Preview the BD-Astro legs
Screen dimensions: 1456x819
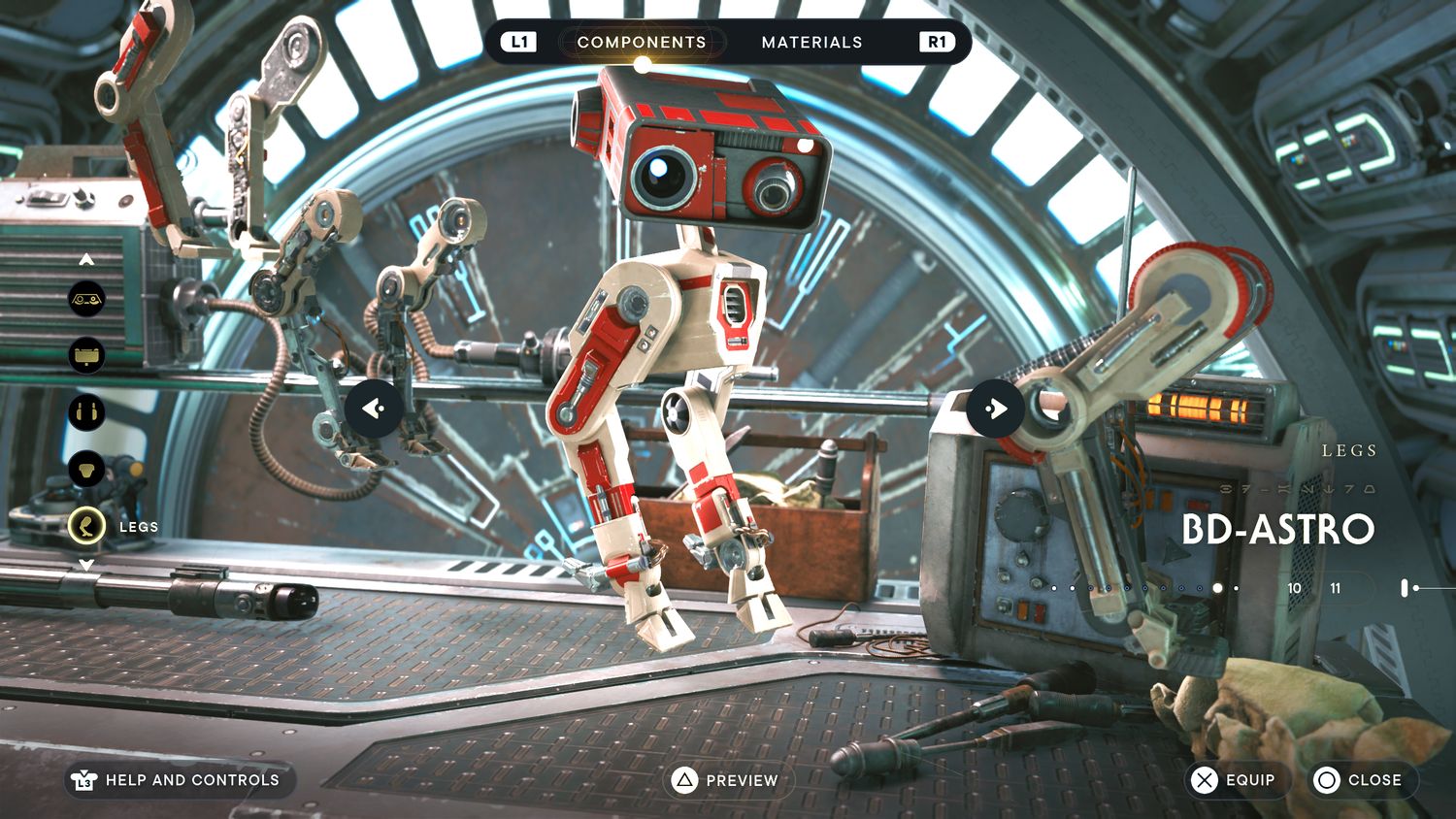[x=728, y=780]
